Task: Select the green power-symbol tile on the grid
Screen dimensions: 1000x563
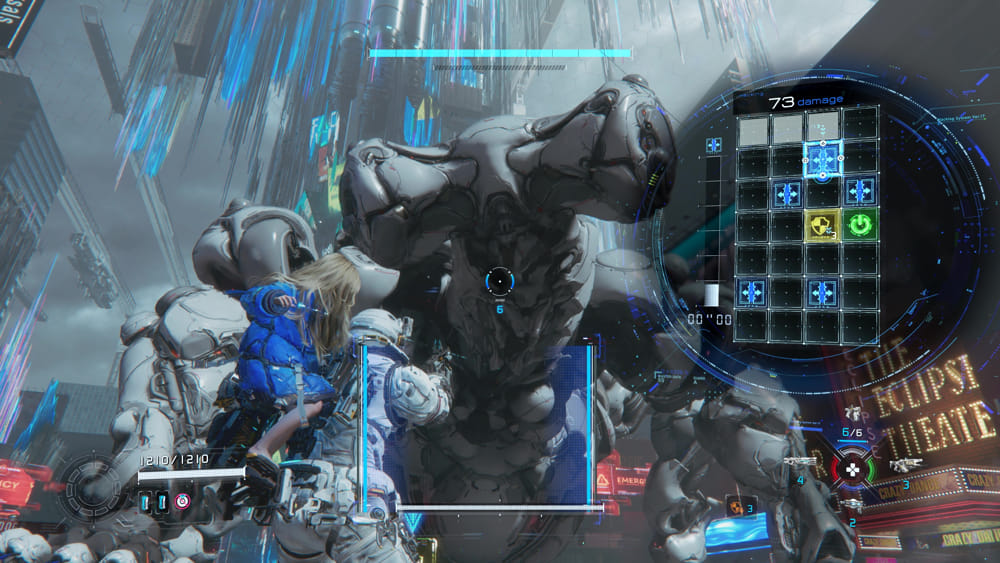Action: [859, 225]
